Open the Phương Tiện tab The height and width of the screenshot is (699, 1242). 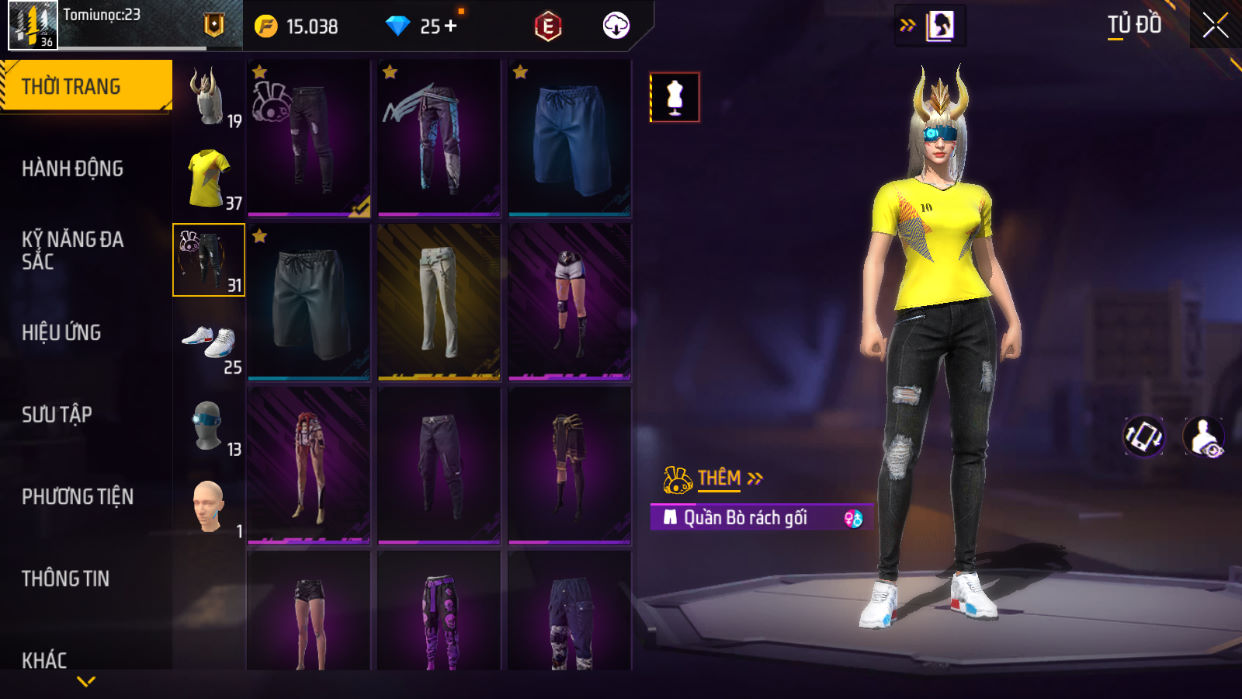pyautogui.click(x=78, y=497)
